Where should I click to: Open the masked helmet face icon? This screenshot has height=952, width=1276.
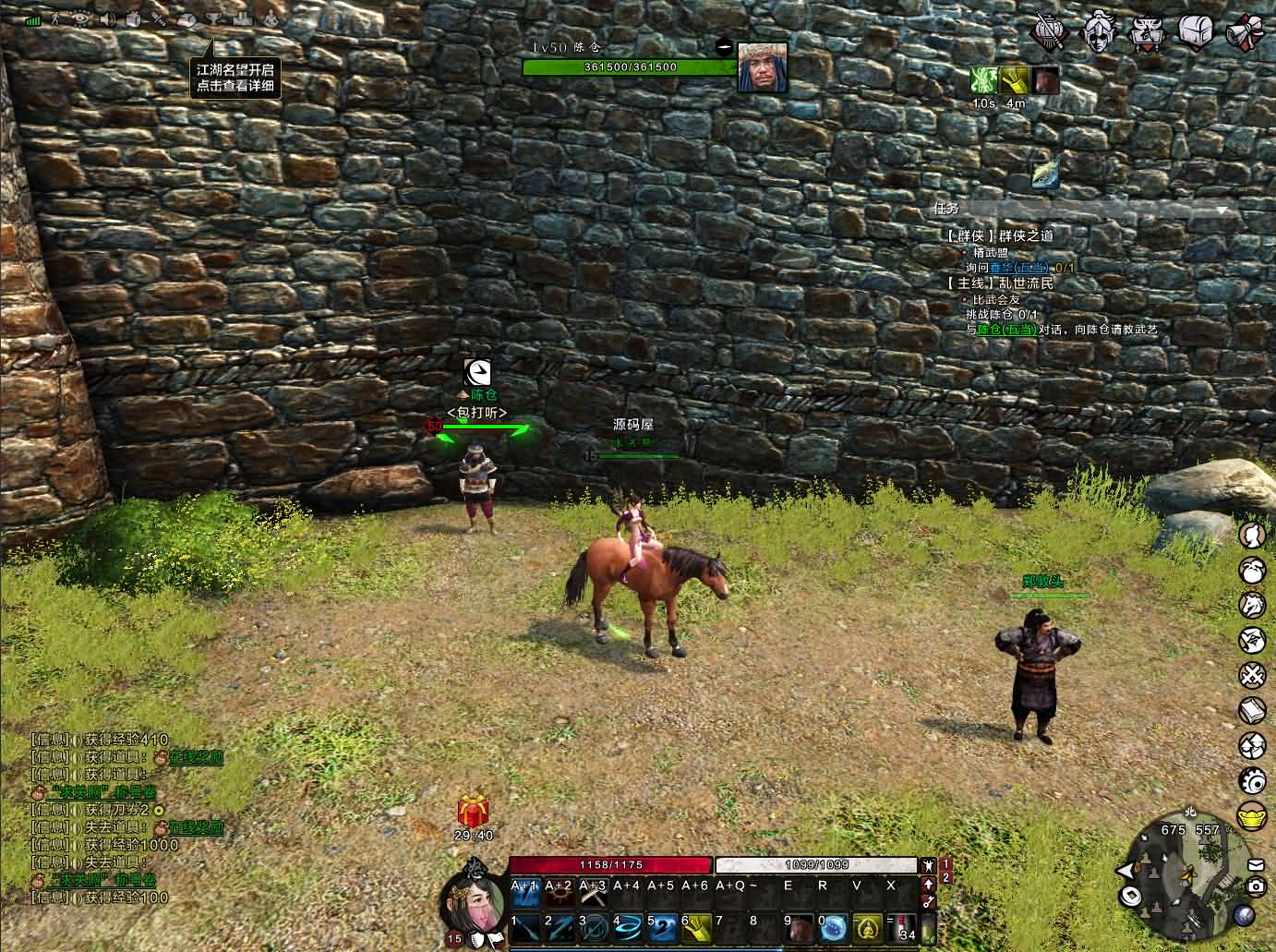pos(1100,30)
